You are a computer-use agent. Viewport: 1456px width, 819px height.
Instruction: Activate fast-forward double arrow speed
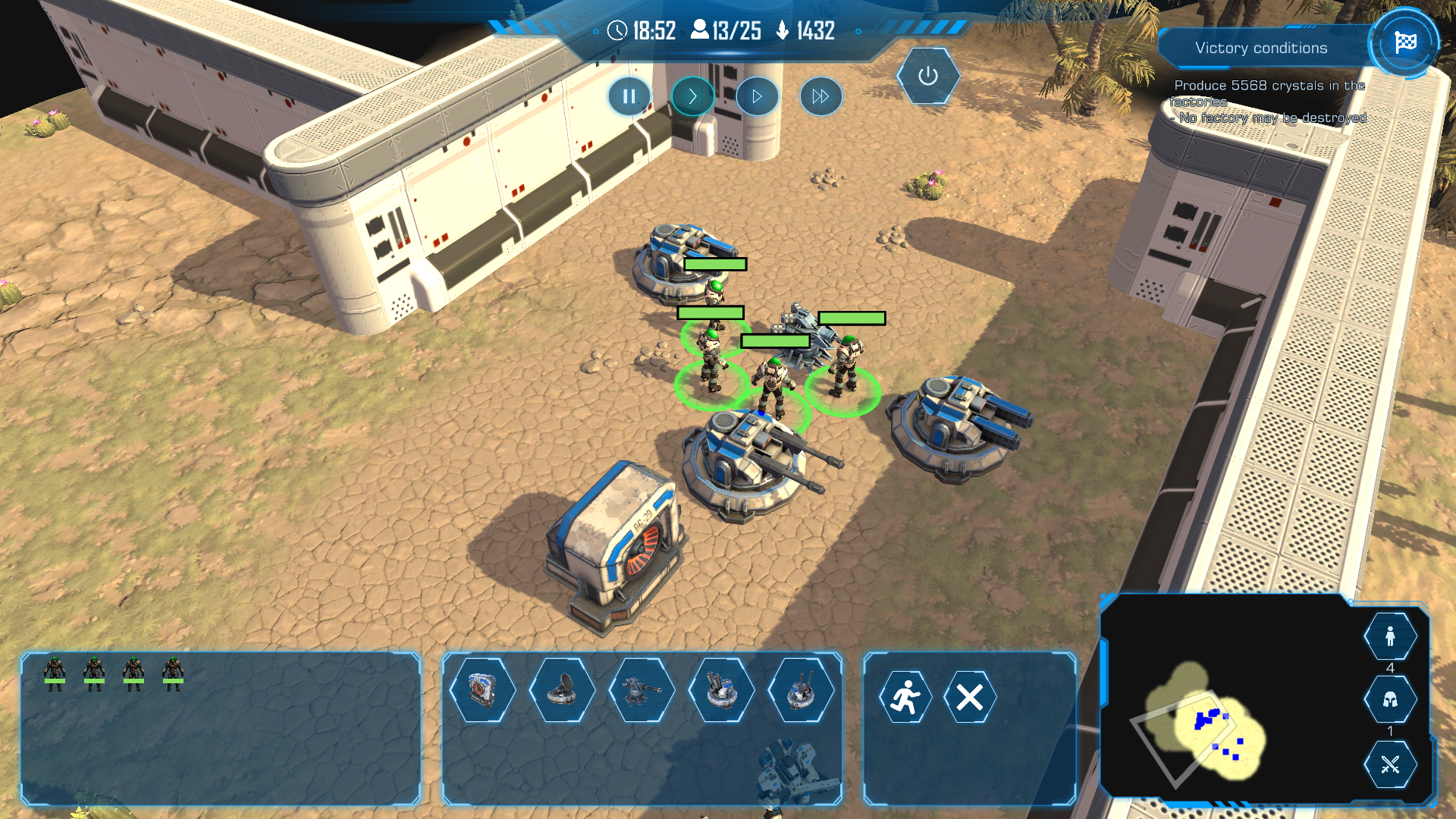pos(821,96)
